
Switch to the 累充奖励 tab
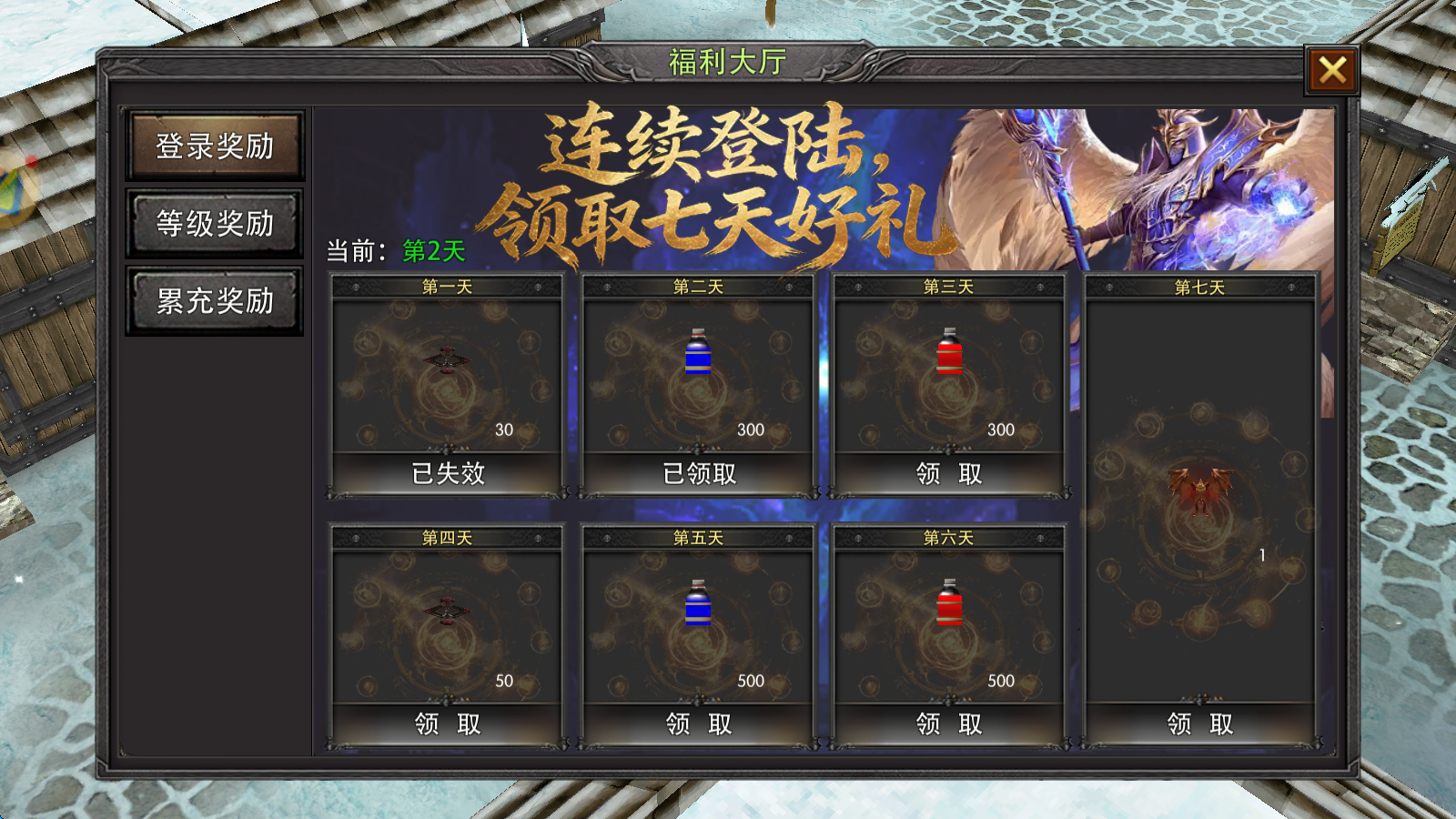tap(214, 298)
